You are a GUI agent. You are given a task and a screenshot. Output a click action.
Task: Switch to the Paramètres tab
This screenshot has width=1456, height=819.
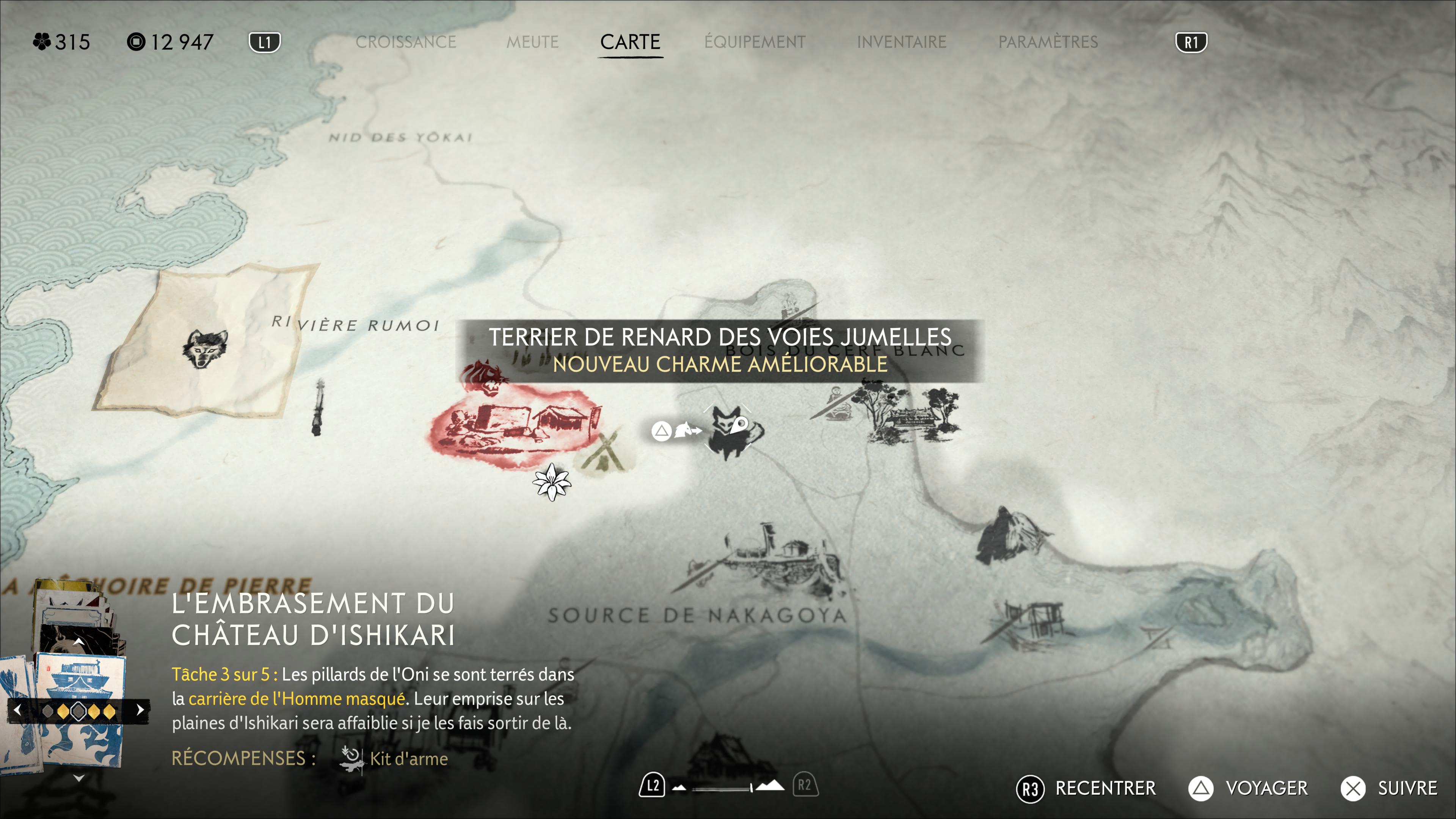click(1047, 42)
